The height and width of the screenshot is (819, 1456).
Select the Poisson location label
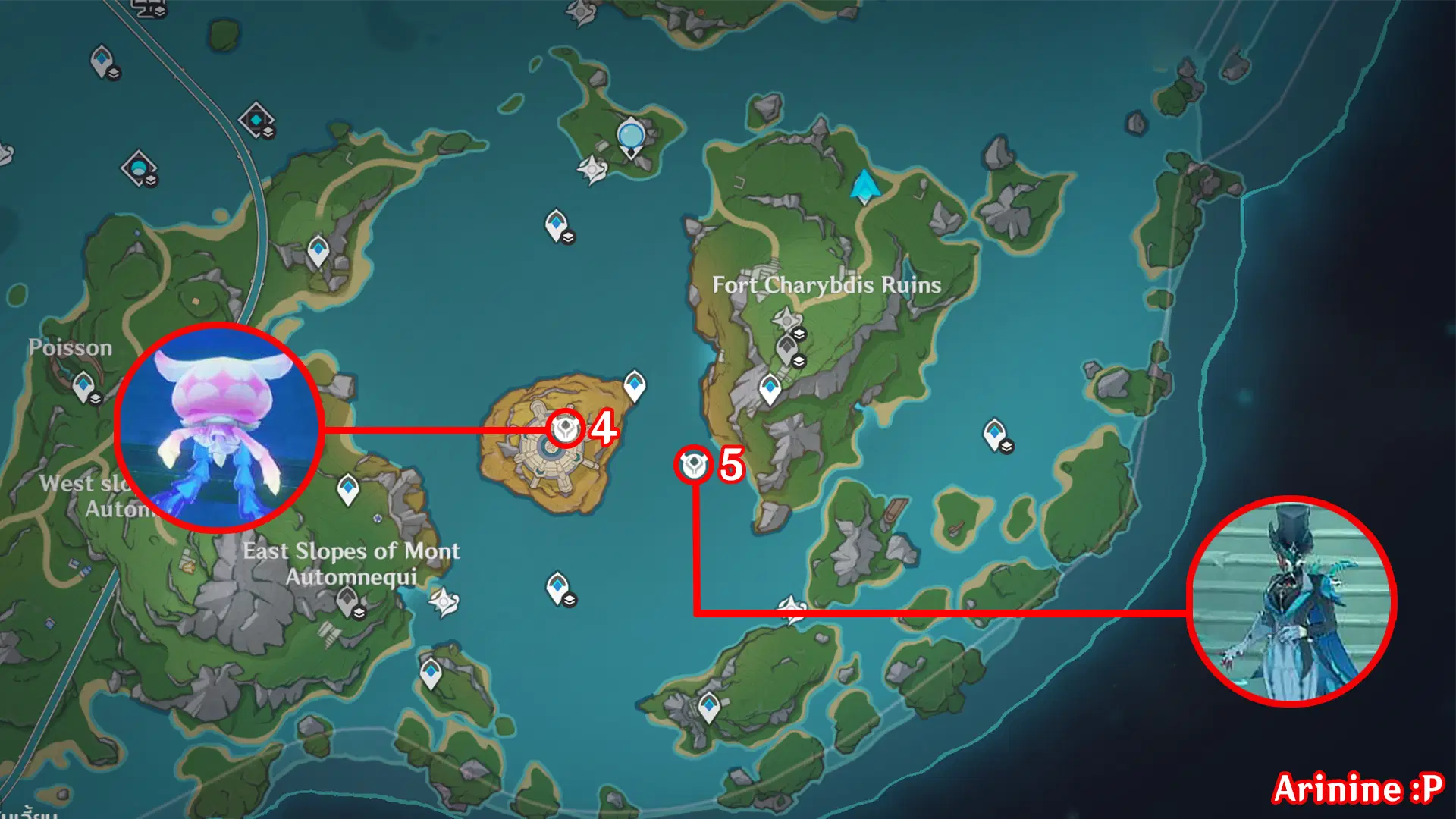coord(70,347)
